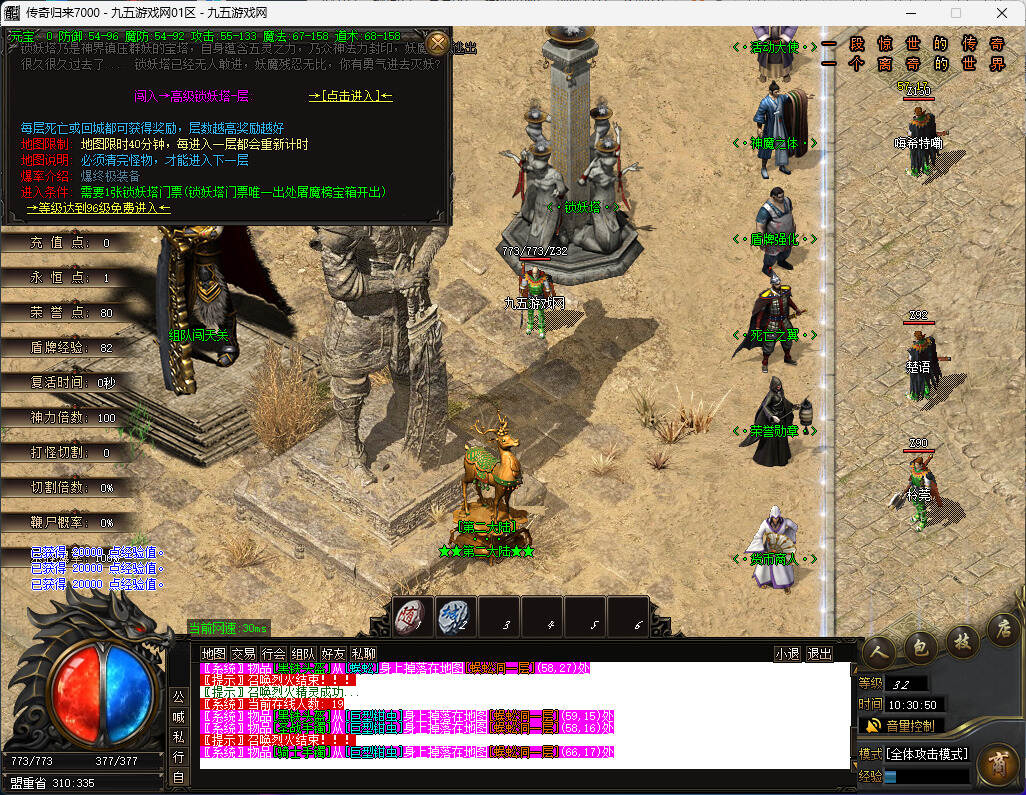
Task: Select the 组队 team tab
Action: pos(303,653)
